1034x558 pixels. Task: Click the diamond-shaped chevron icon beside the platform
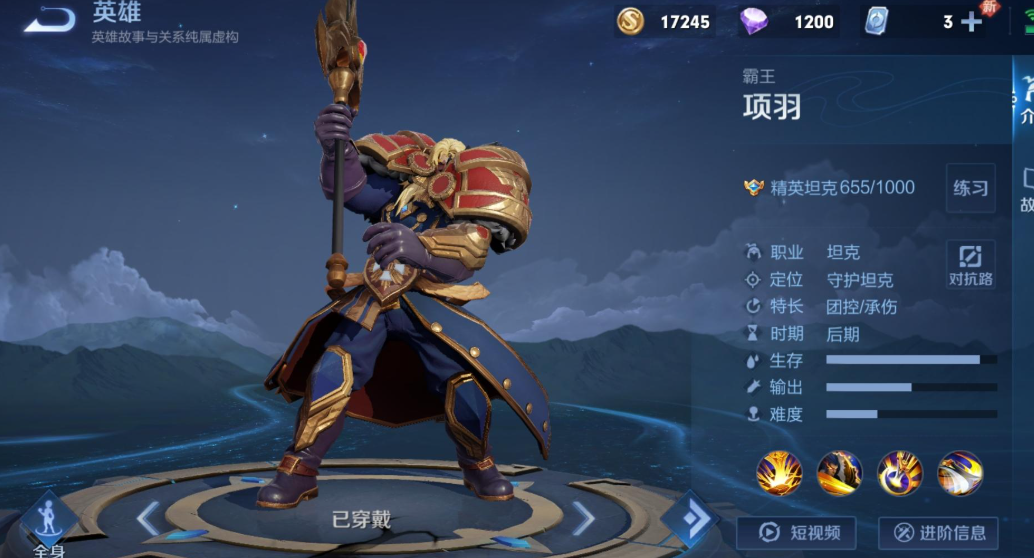pos(689,518)
